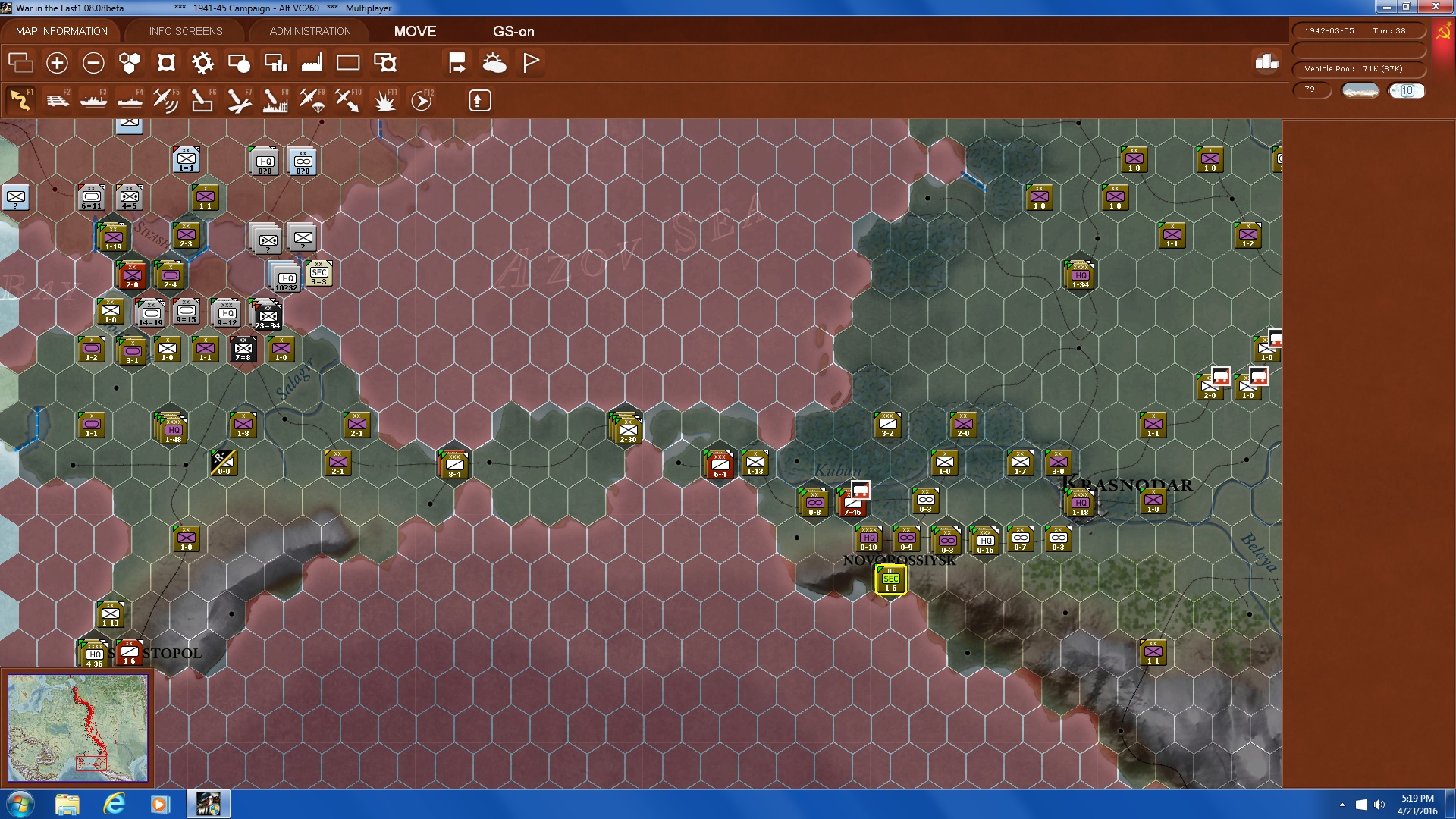Open Internet Explorer from the taskbar
The height and width of the screenshot is (819, 1456).
(115, 803)
